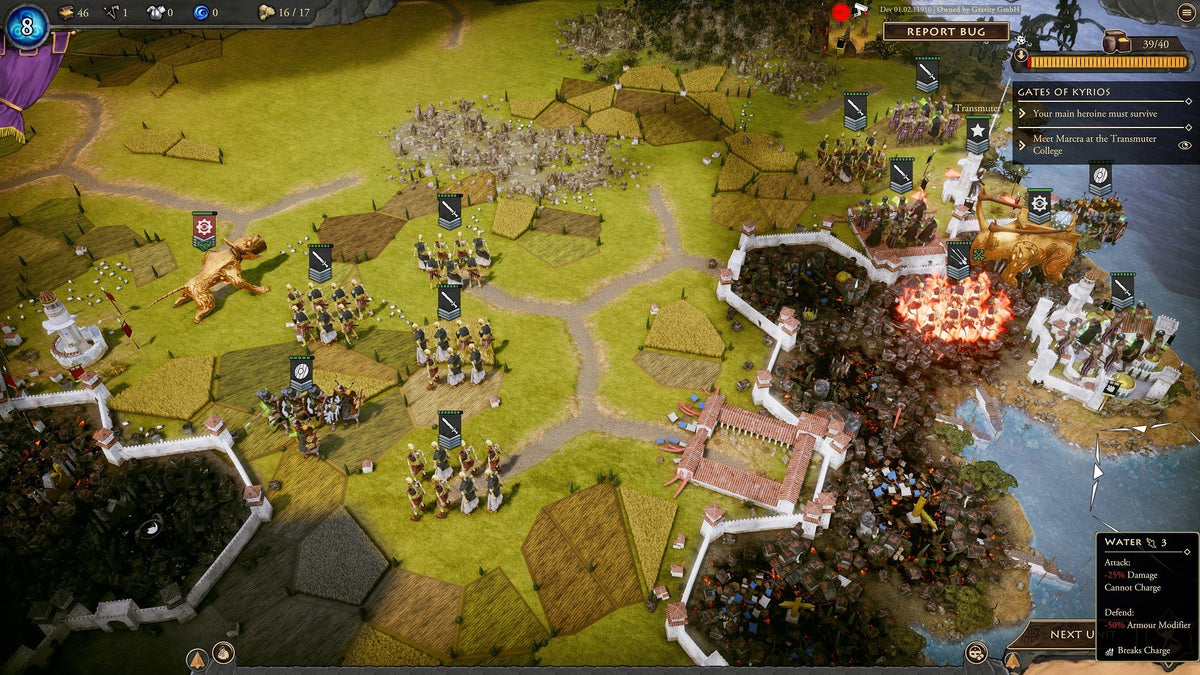This screenshot has height=675, width=1200.
Task: Select the gear-banner unit beside the golden beast
Action: click(x=1039, y=205)
